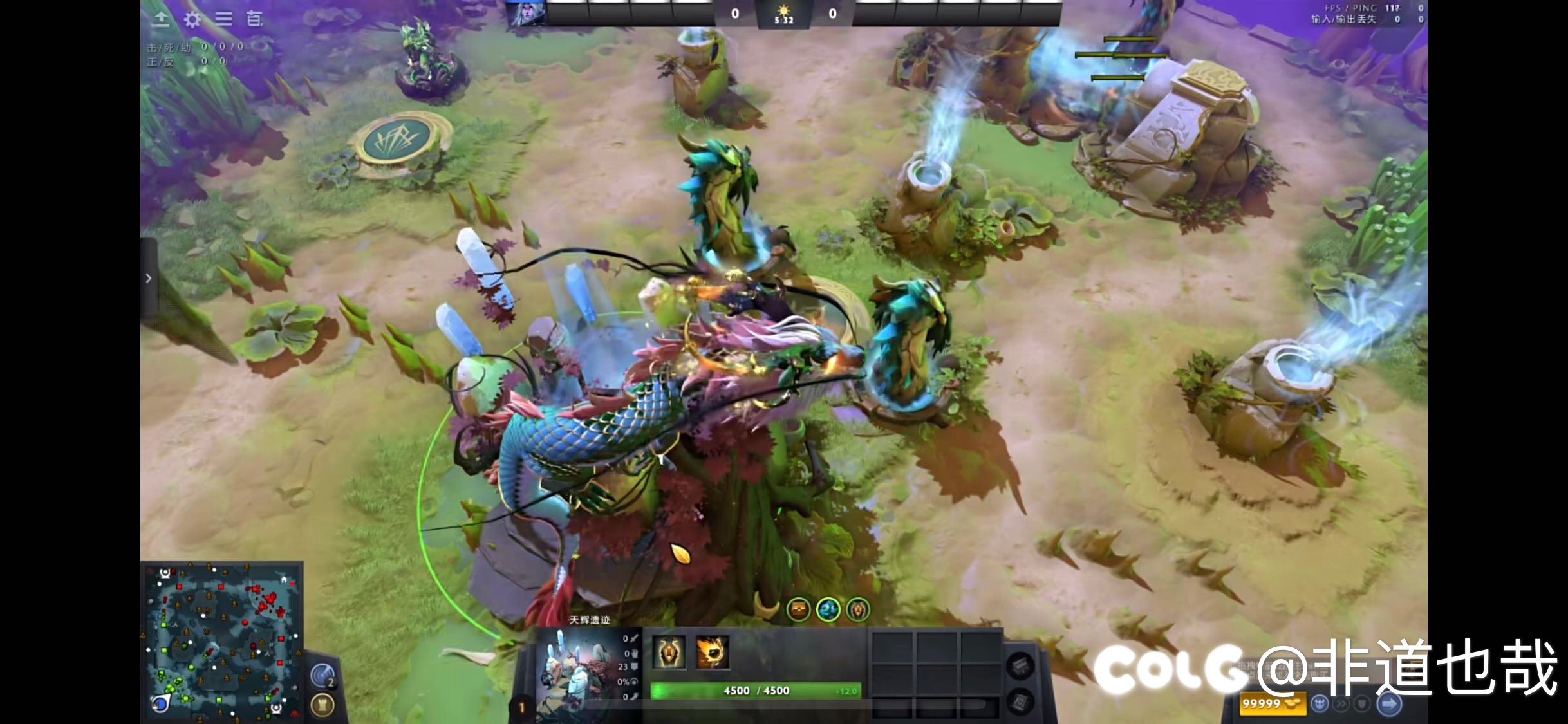Screen dimensions: 1568x724
Task: Open the scoreboard icon beside the menu
Action: tap(255, 19)
